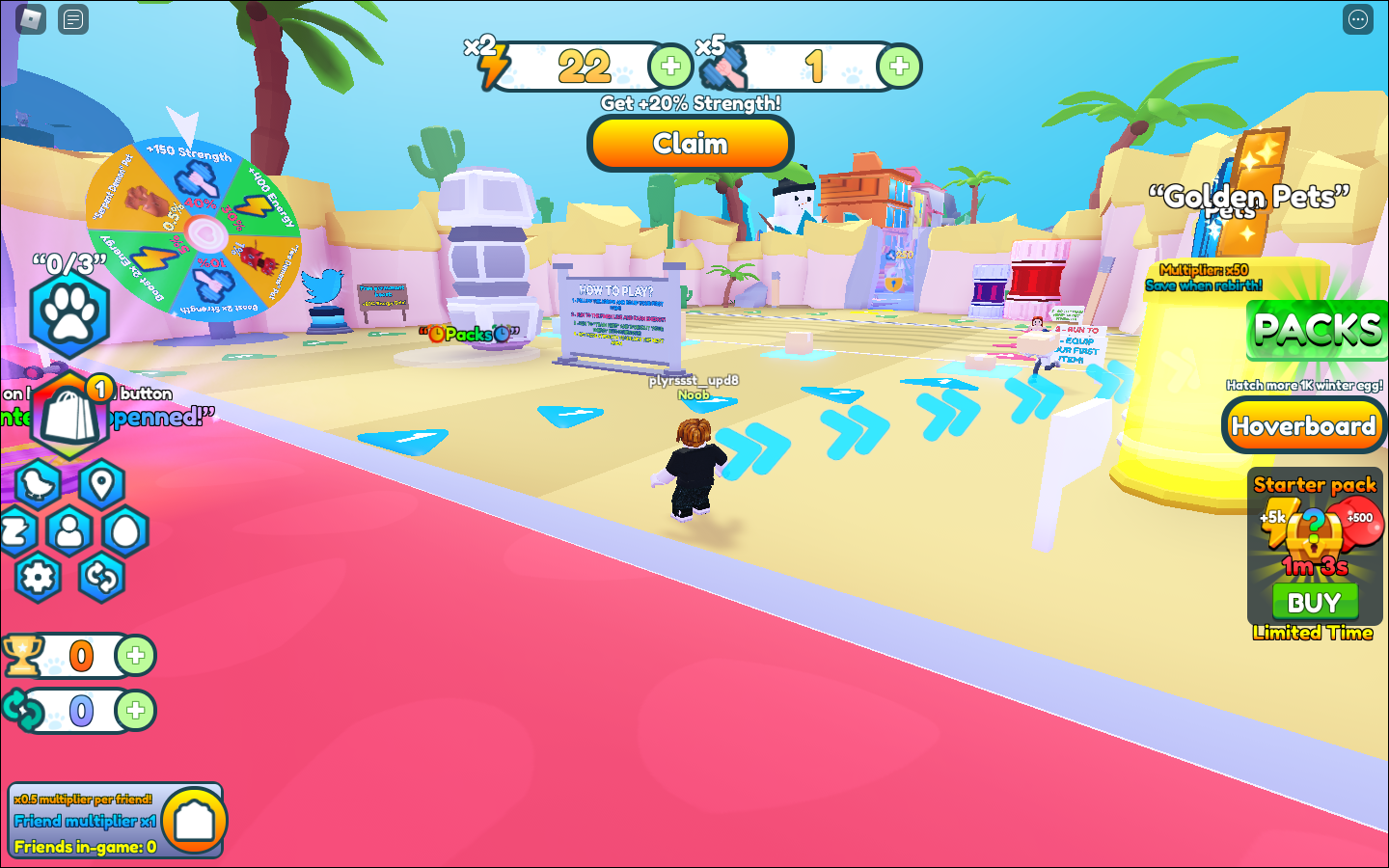Buy the Starter pack
This screenshot has height=868, width=1389.
tap(1314, 603)
